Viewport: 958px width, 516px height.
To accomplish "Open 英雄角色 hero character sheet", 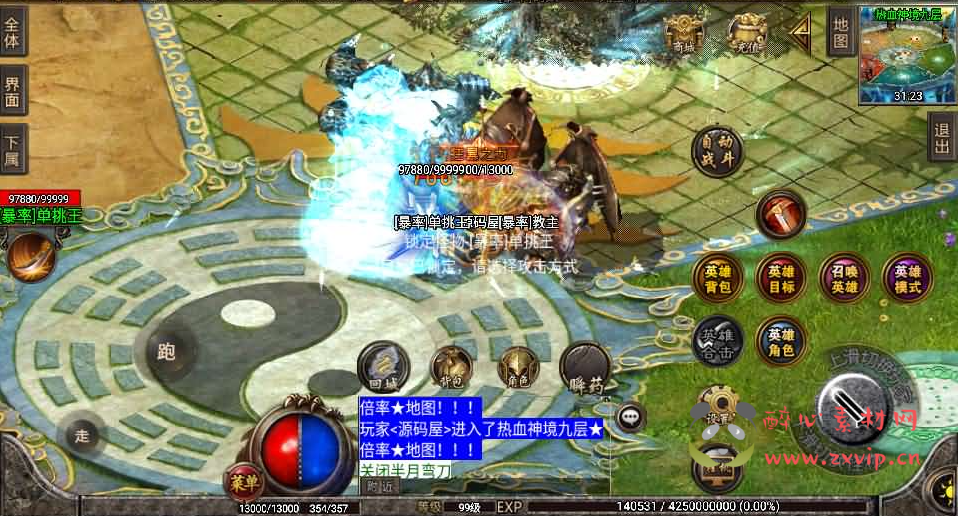I will 781,342.
